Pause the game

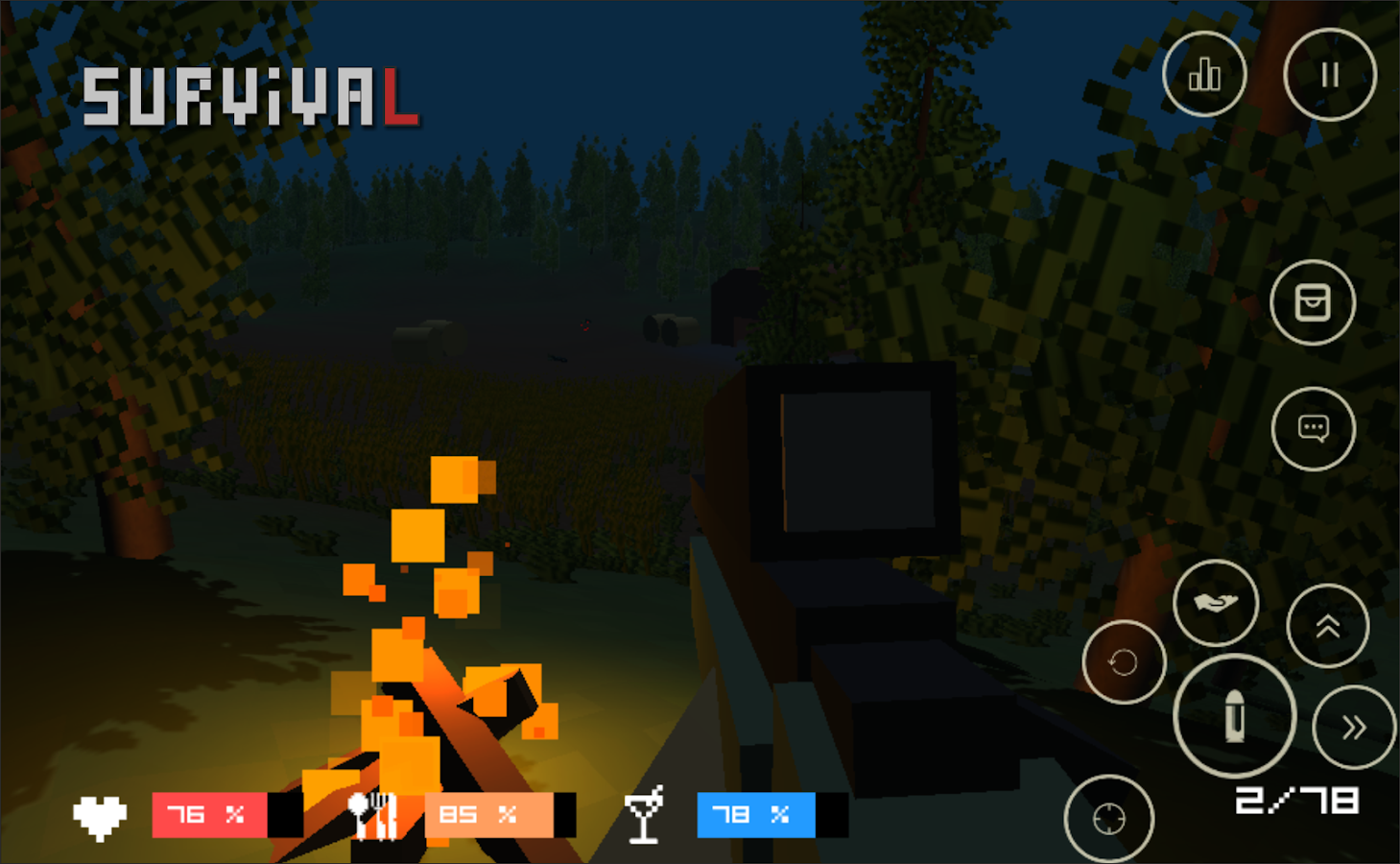(x=1330, y=74)
